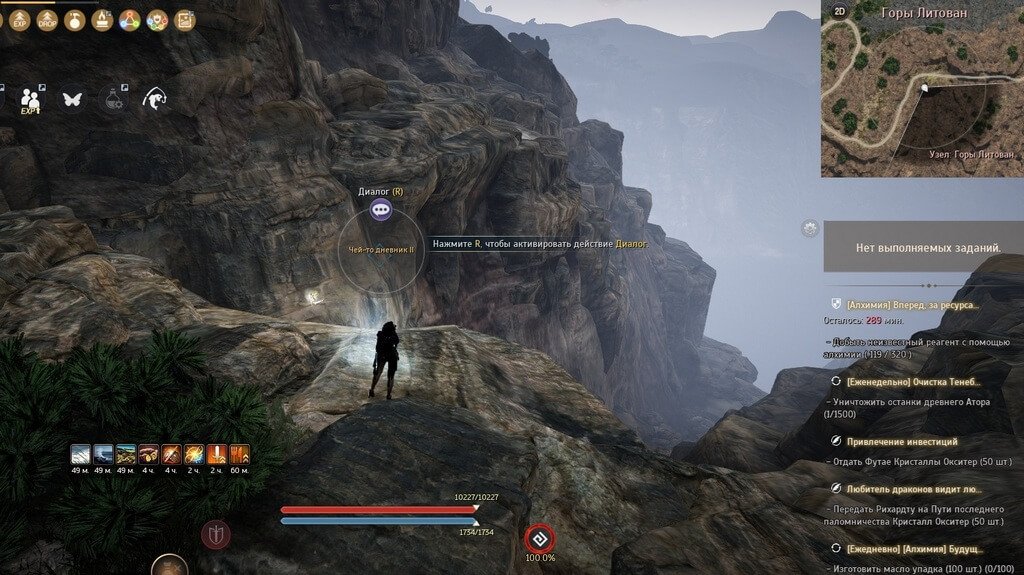Open the DROP rate buff icon
1024x575 pixels.
click(x=47, y=19)
